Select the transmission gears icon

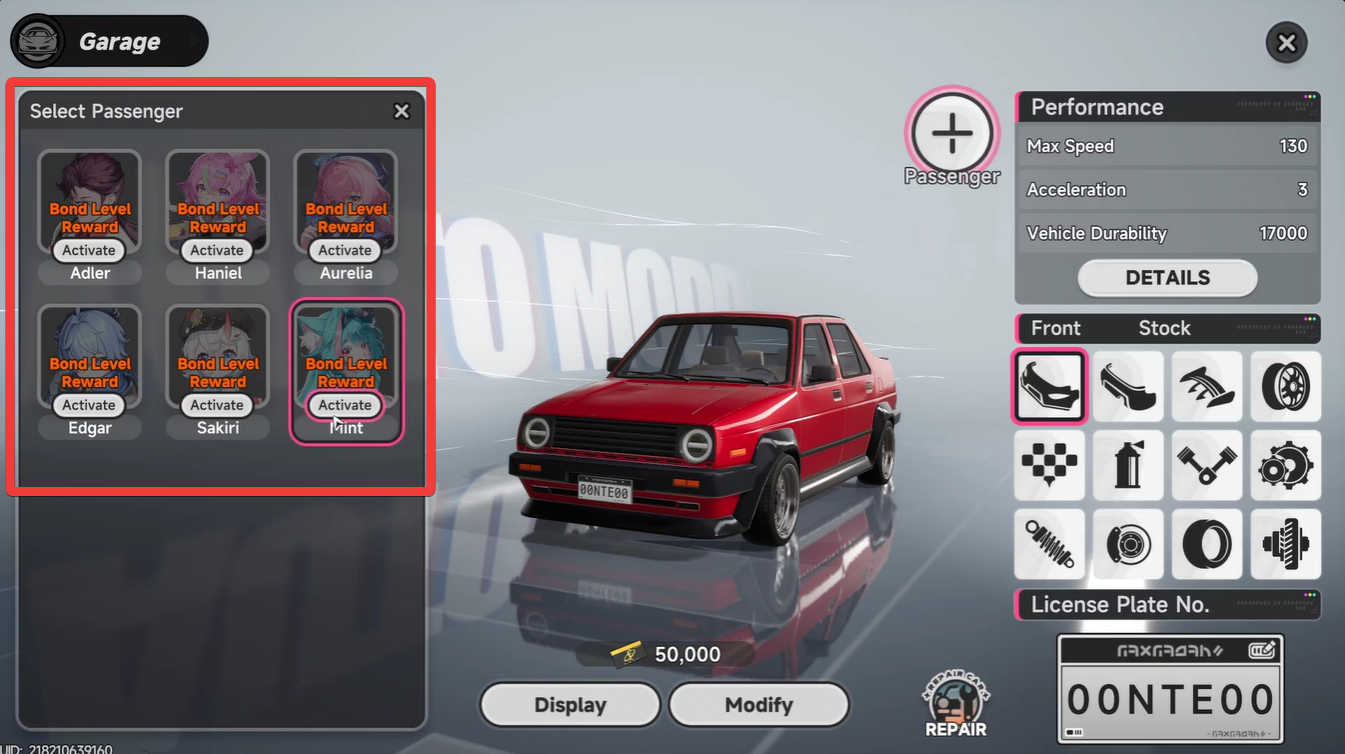click(1286, 465)
